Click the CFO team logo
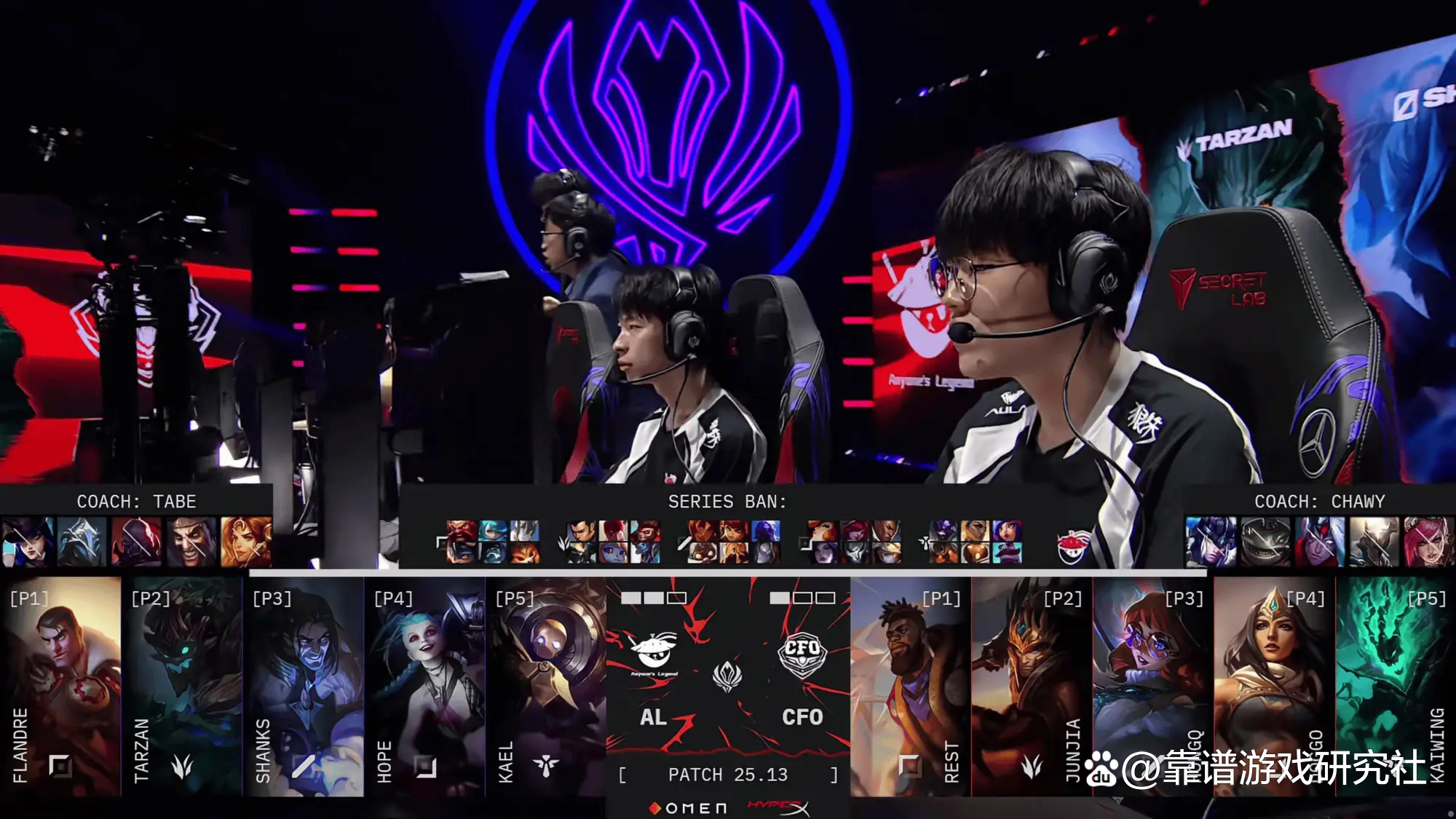Viewport: 1456px width, 819px height. pos(802,655)
